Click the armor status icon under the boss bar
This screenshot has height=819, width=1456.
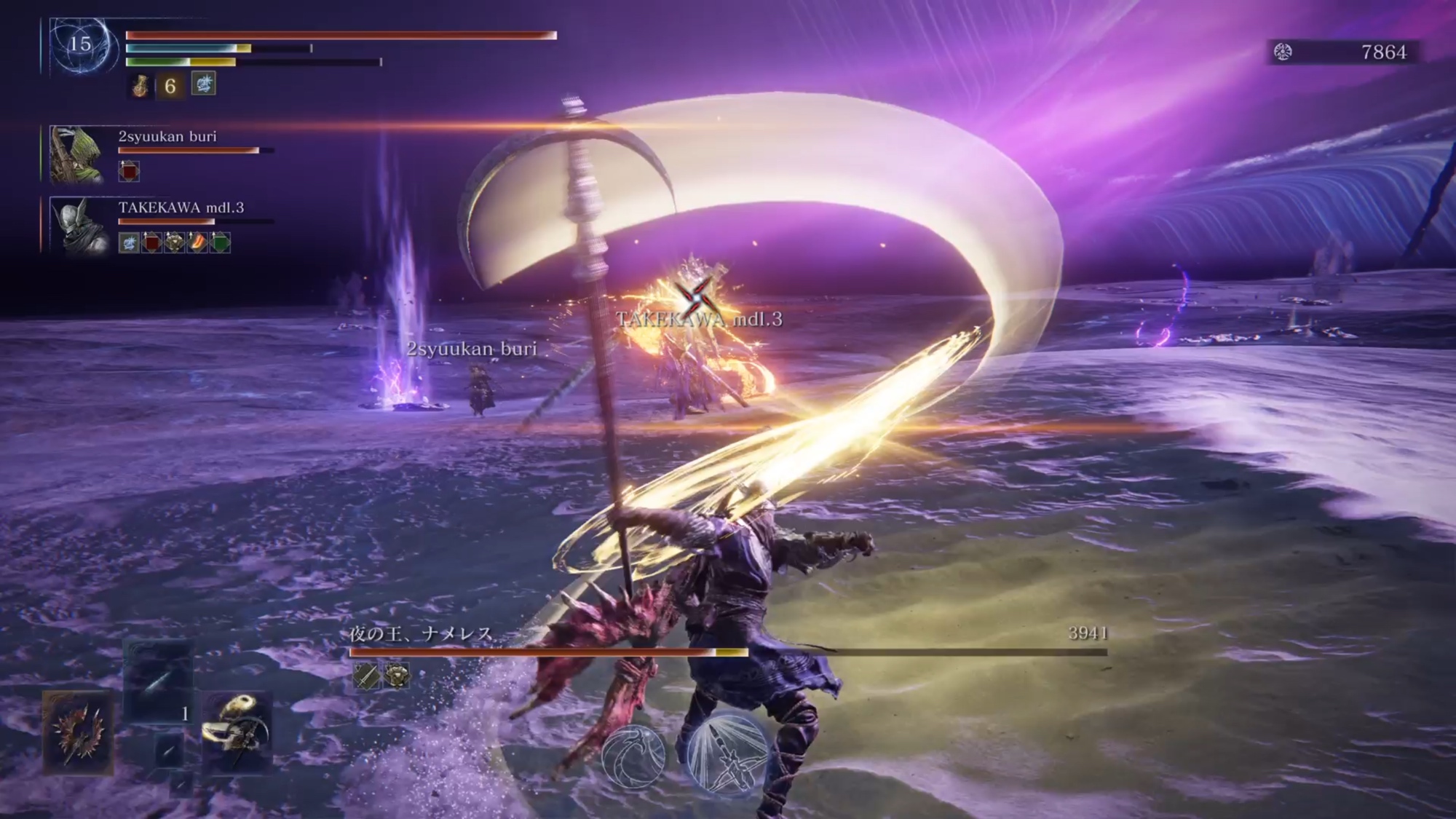[396, 676]
